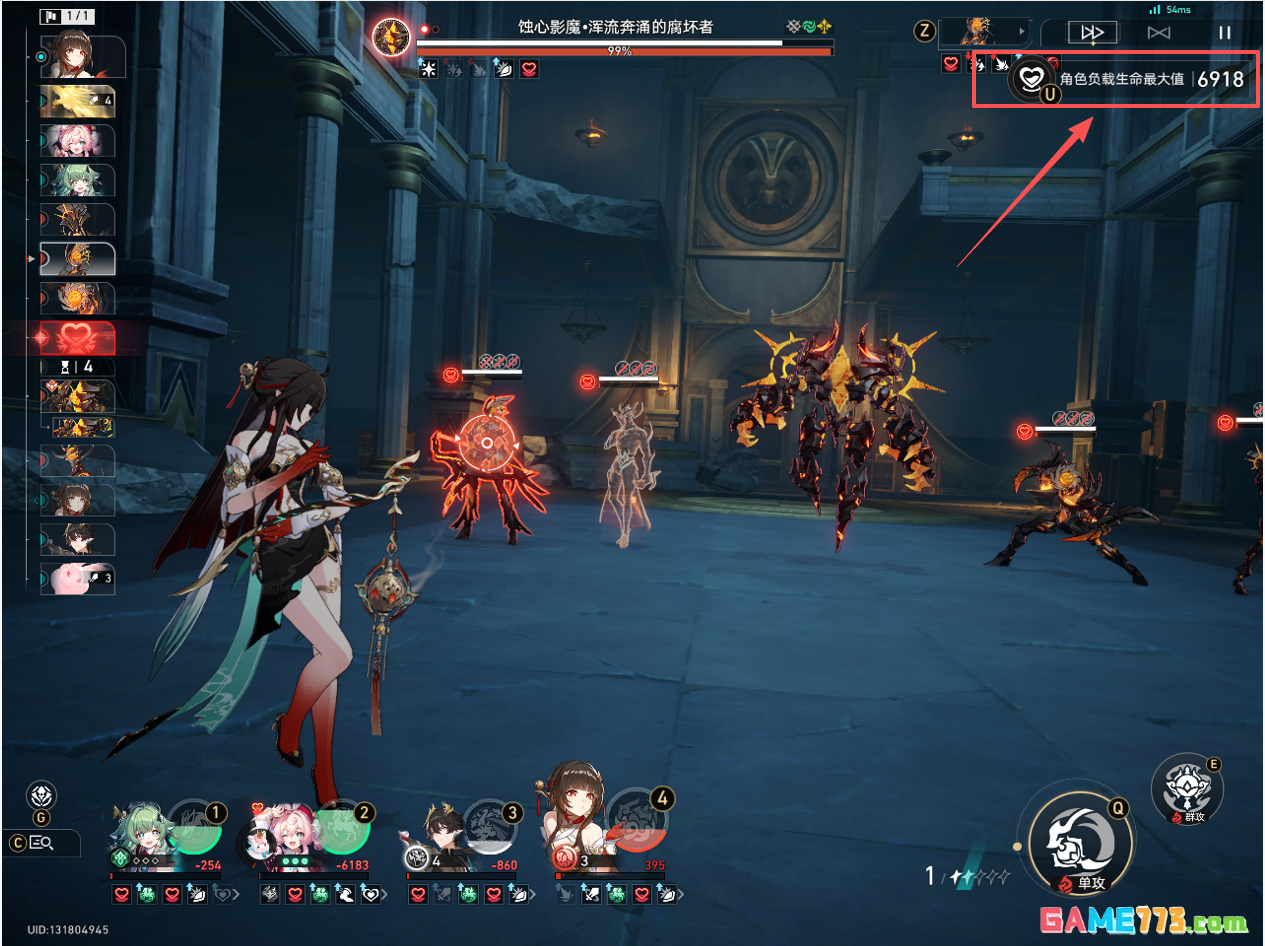Open the enemy portrait panel in the top-right
Screen dimensions: 1265x946
pyautogui.click(x=984, y=32)
